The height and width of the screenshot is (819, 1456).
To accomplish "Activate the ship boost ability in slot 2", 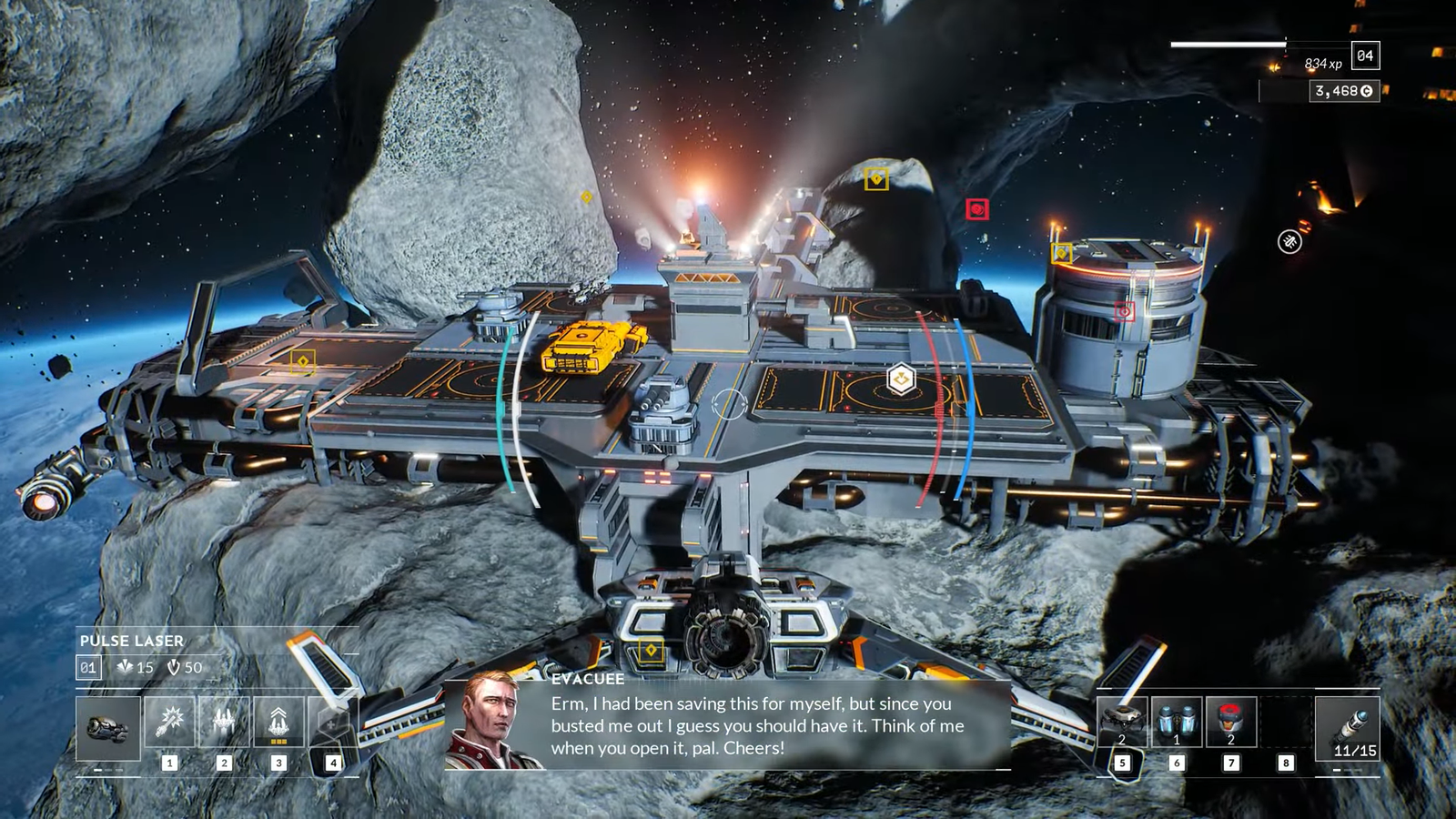I will 224,723.
